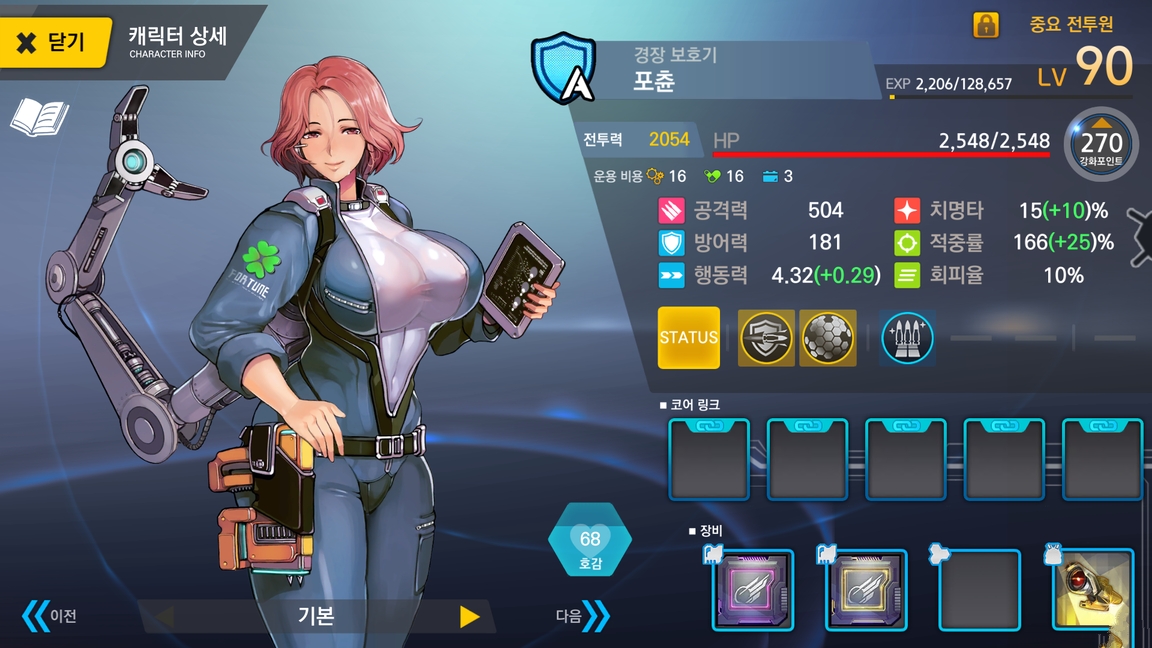Open the 270 enhancement points dial
This screenshot has height=648, width=1152.
pos(1101,144)
